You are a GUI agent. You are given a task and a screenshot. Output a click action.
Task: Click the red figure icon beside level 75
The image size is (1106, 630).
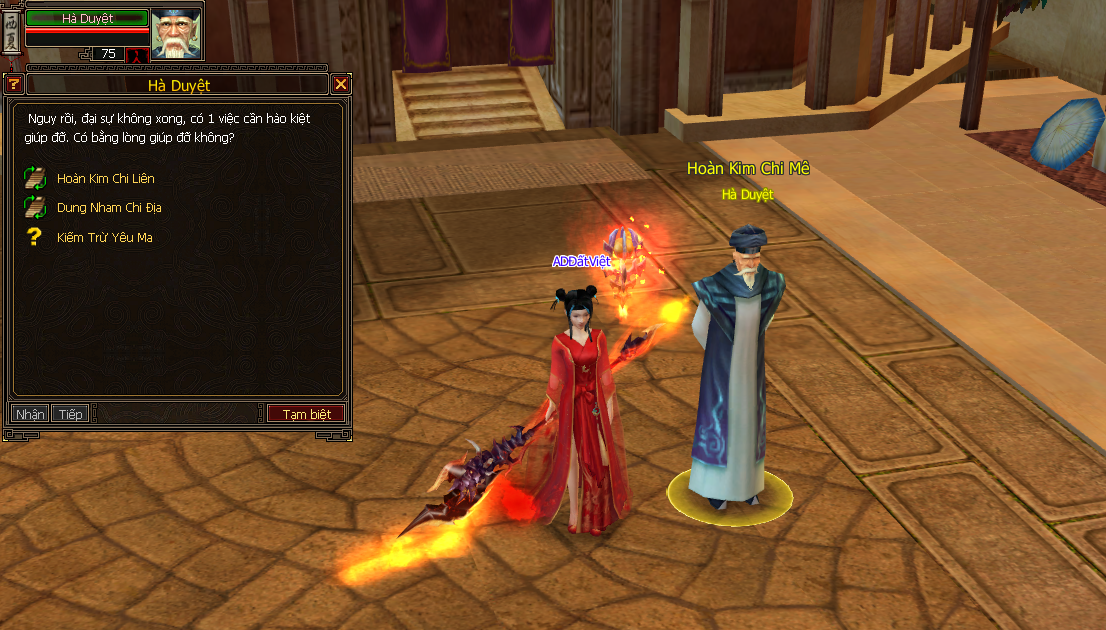(x=137, y=55)
